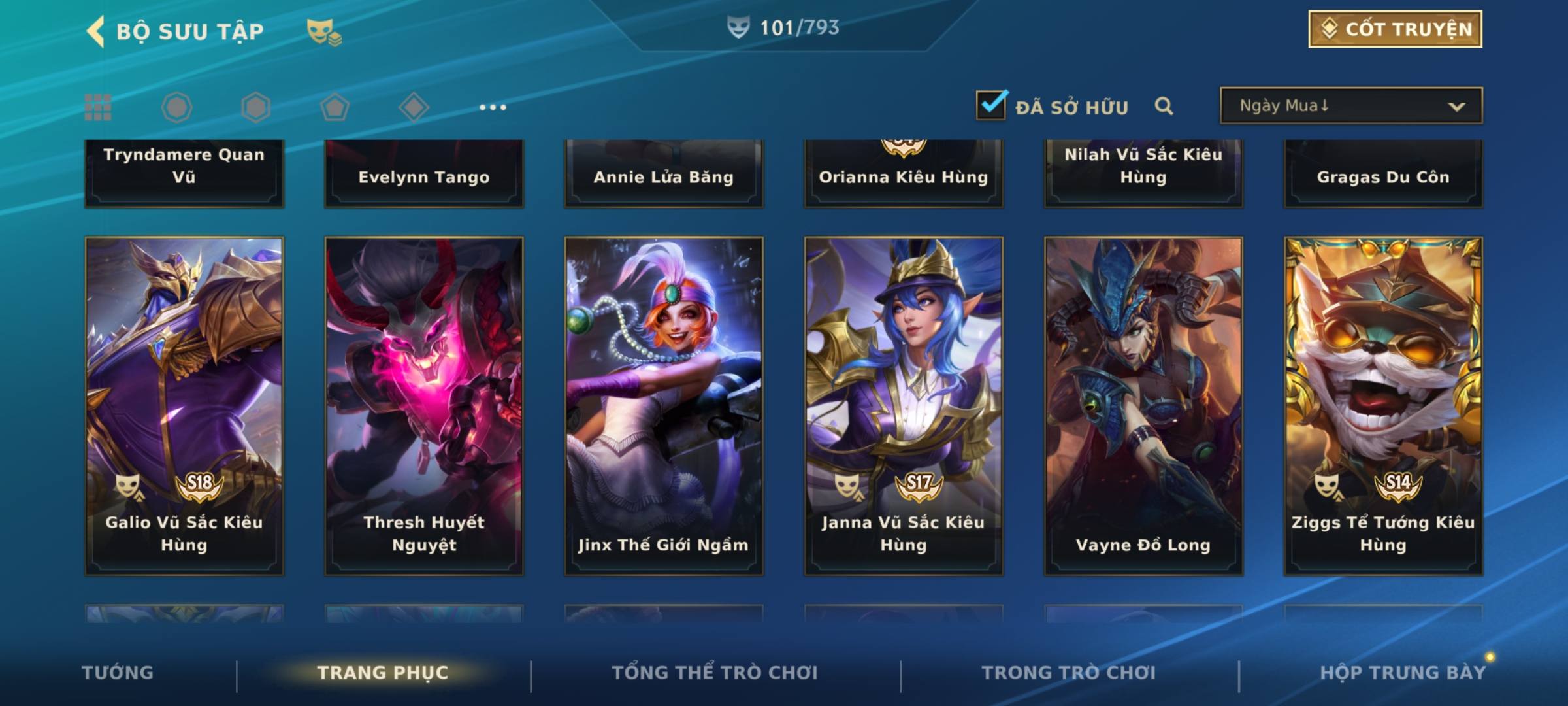The width and height of the screenshot is (1568, 706).
Task: Open the skin search magnifier
Action: click(x=1164, y=106)
